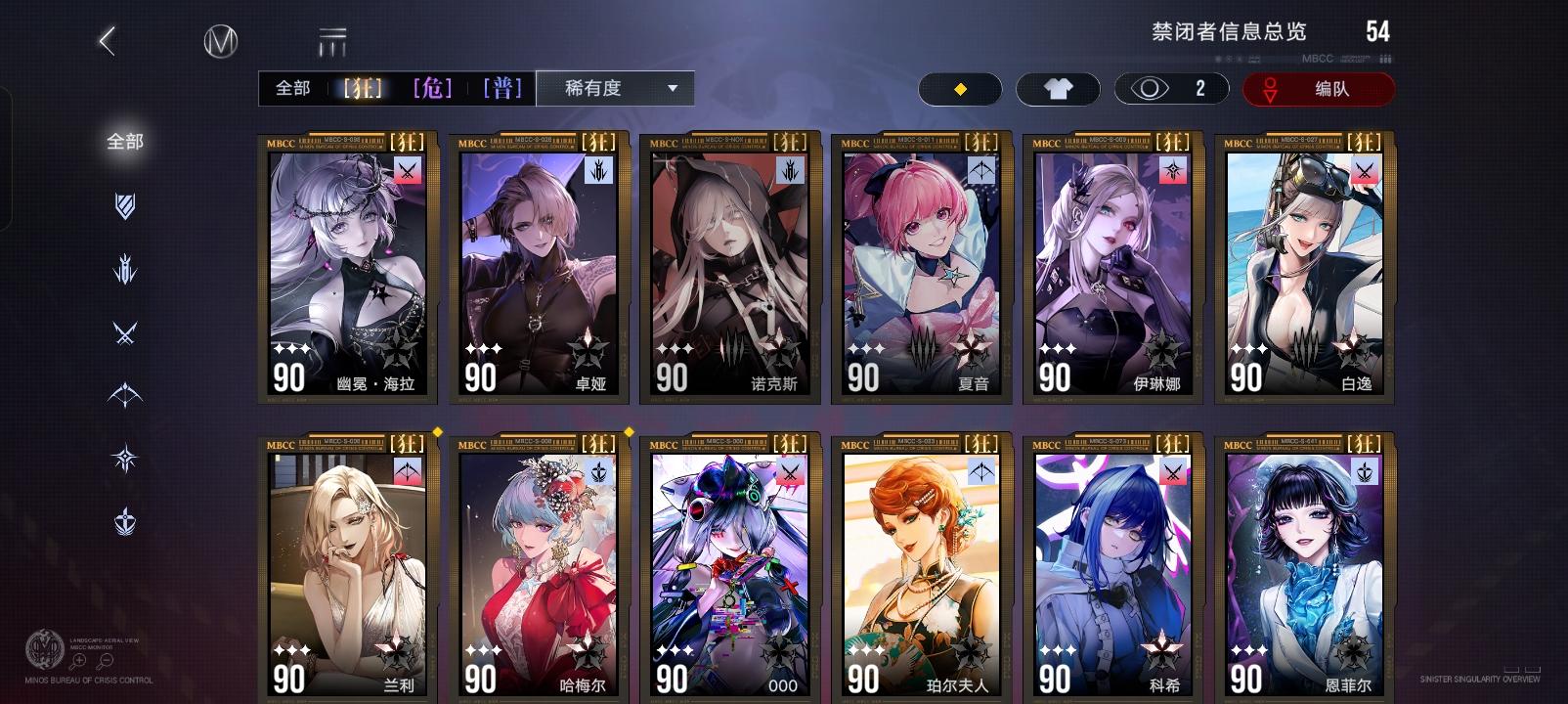Switch to the [狂] rarity tab
The width and height of the screenshot is (1568, 704).
pyautogui.click(x=361, y=88)
